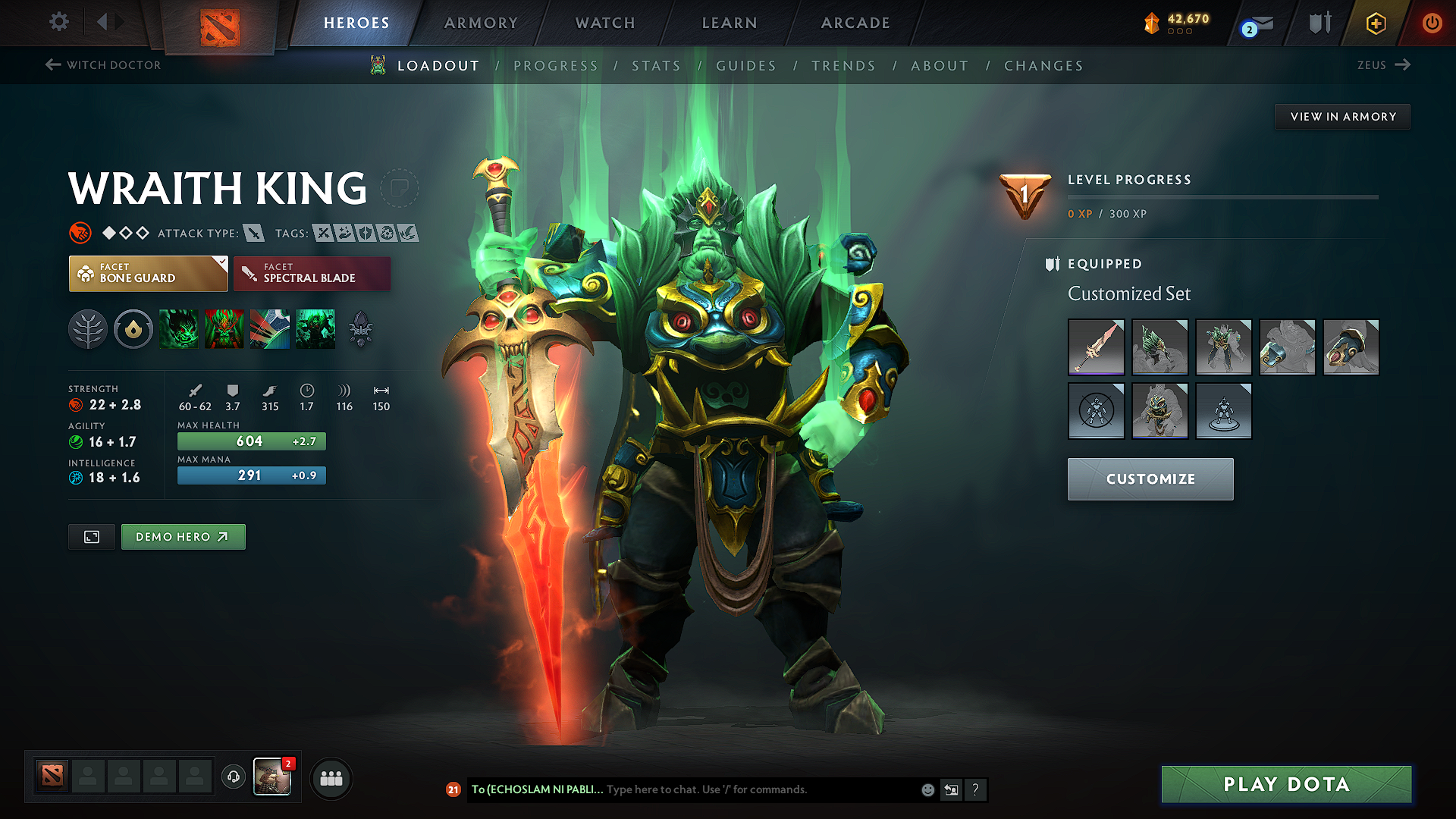1456x819 pixels.
Task: Select the equipped sword thumbnail in Customized Set
Action: [1096, 347]
